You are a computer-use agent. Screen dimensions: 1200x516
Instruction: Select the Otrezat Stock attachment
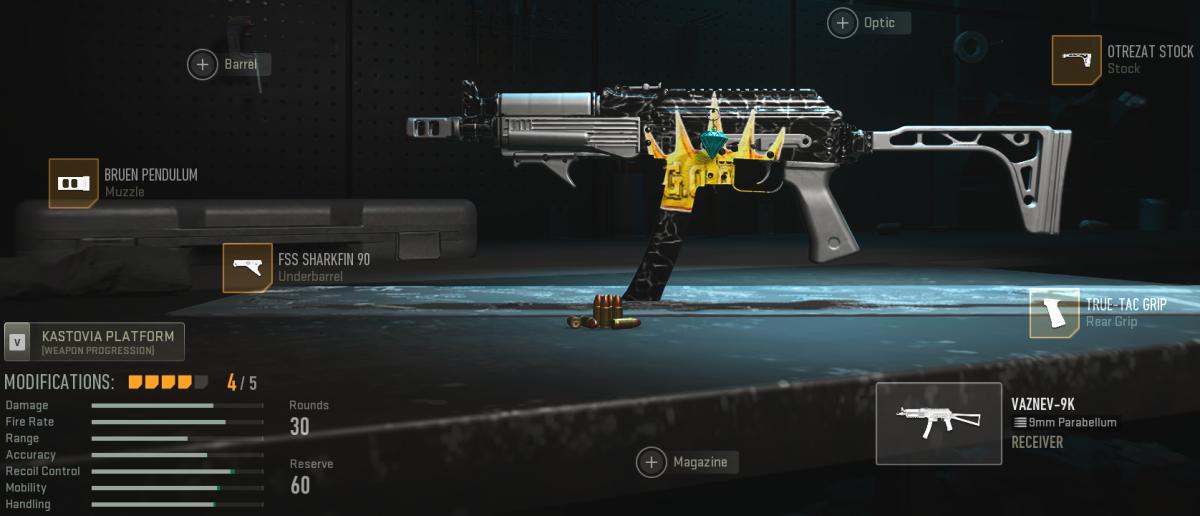(1076, 60)
